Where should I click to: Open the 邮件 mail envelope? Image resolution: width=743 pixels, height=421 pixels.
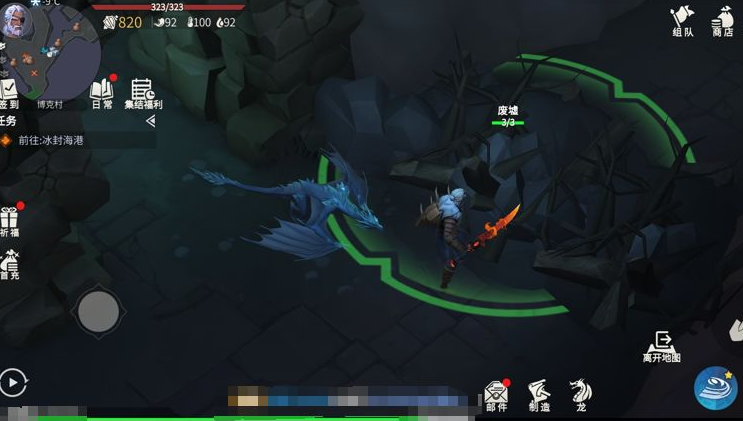pos(496,394)
